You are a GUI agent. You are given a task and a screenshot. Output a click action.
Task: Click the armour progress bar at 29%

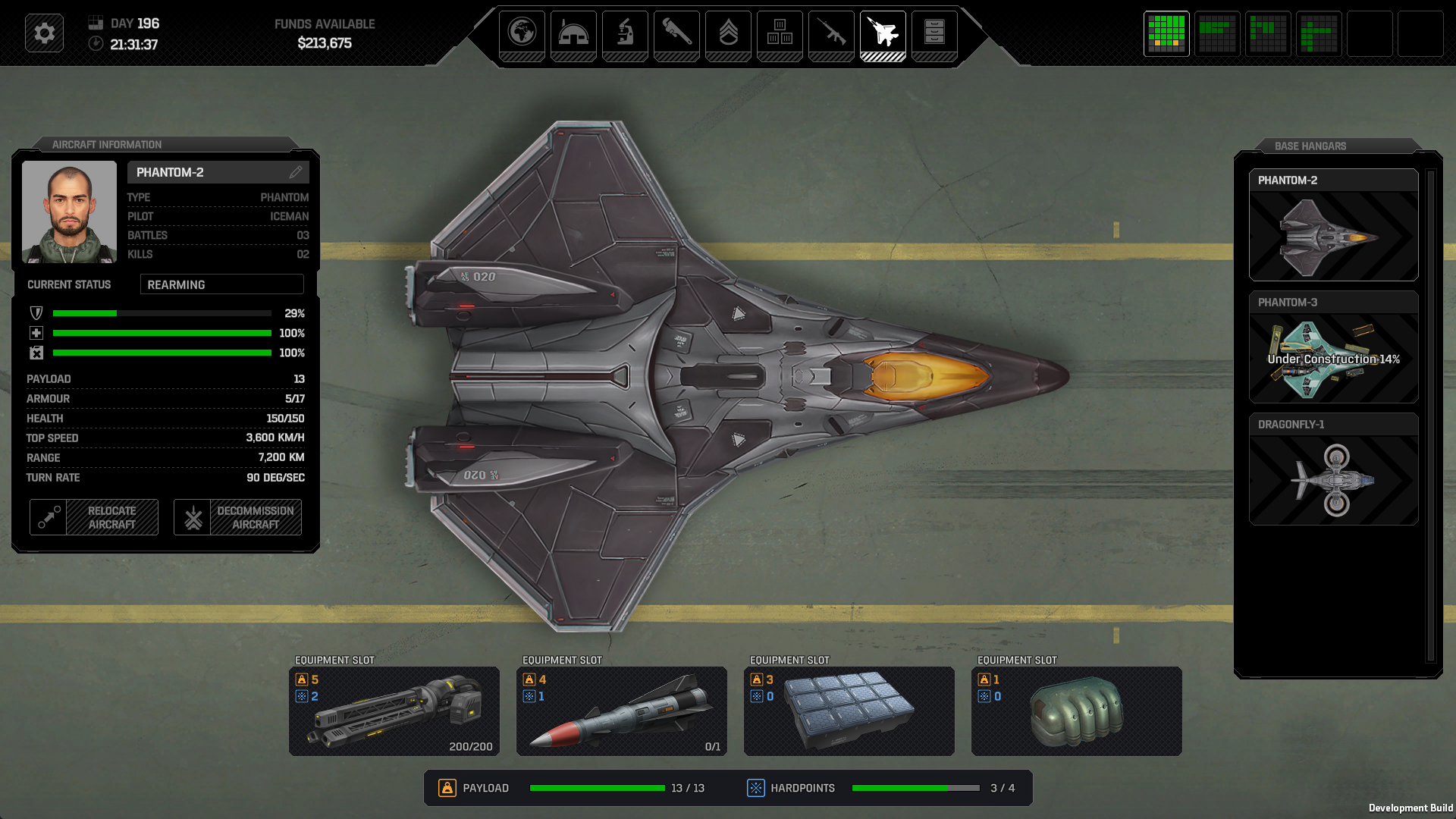coord(162,312)
